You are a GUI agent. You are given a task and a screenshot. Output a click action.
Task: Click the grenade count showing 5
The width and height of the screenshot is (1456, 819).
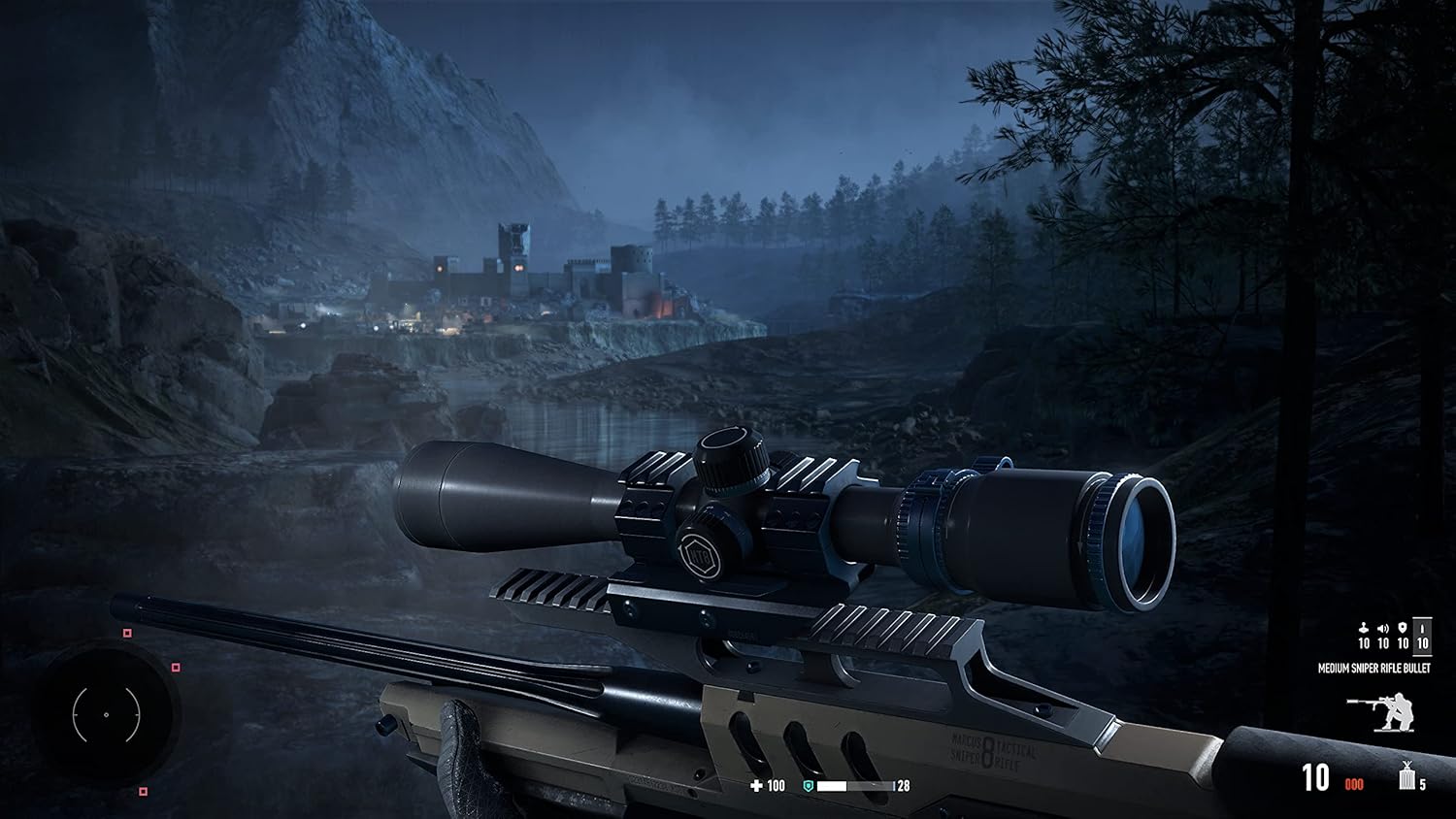pos(1422,784)
